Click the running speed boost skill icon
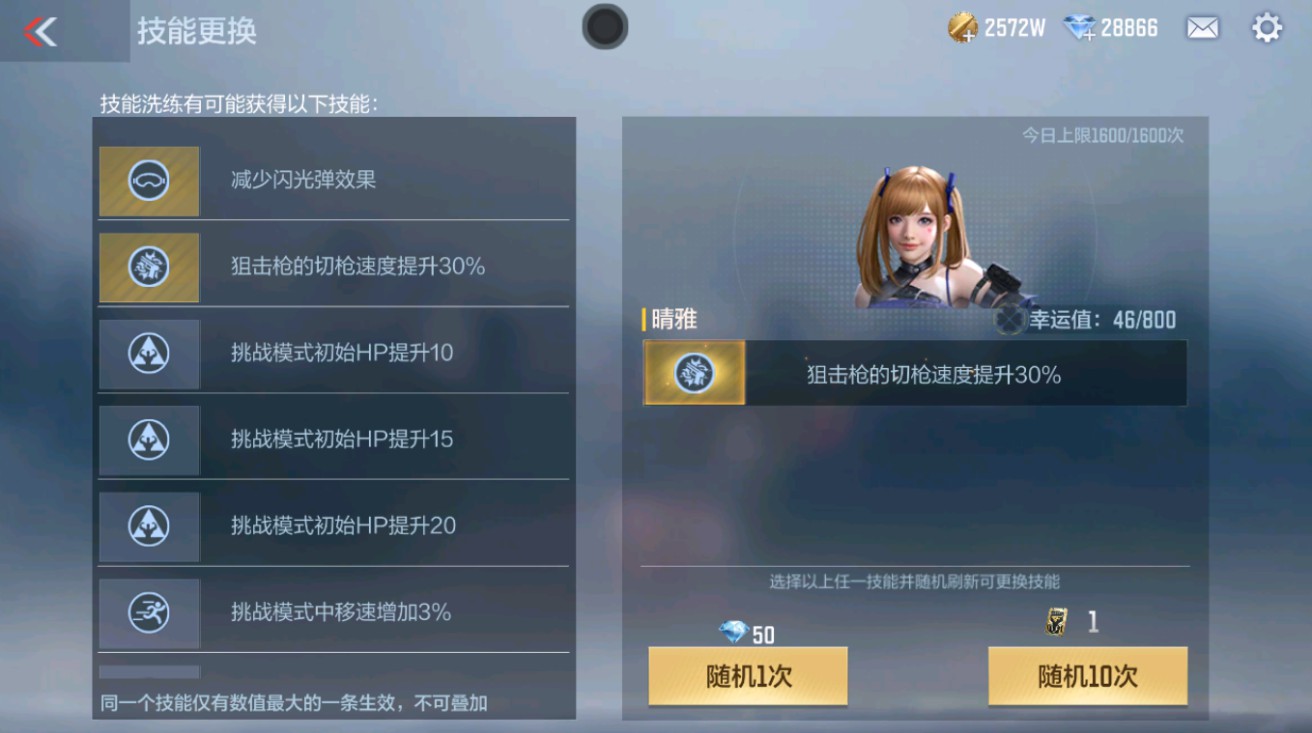Viewport: 1312px width, 733px height. 148,611
